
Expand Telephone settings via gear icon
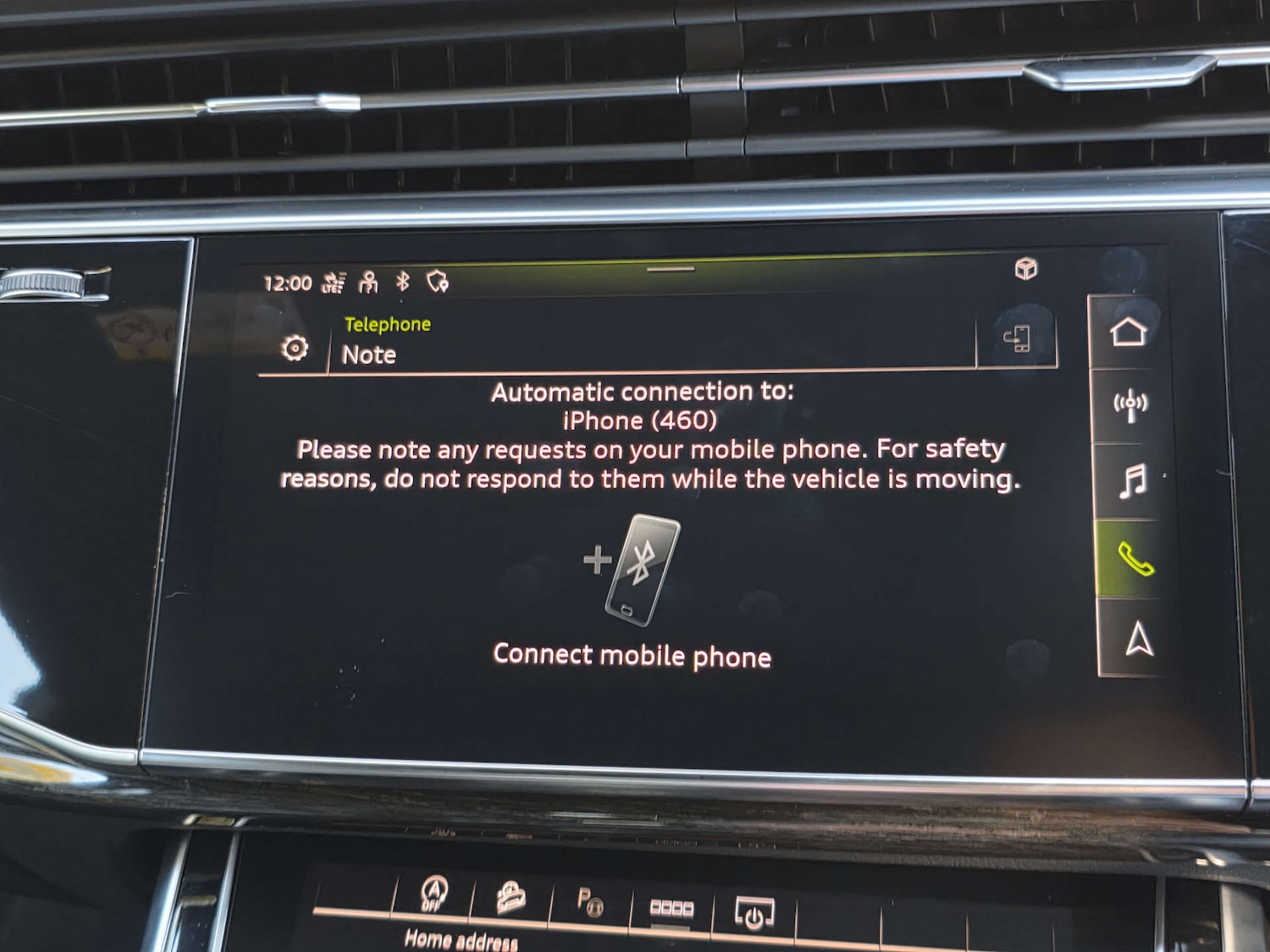(294, 346)
